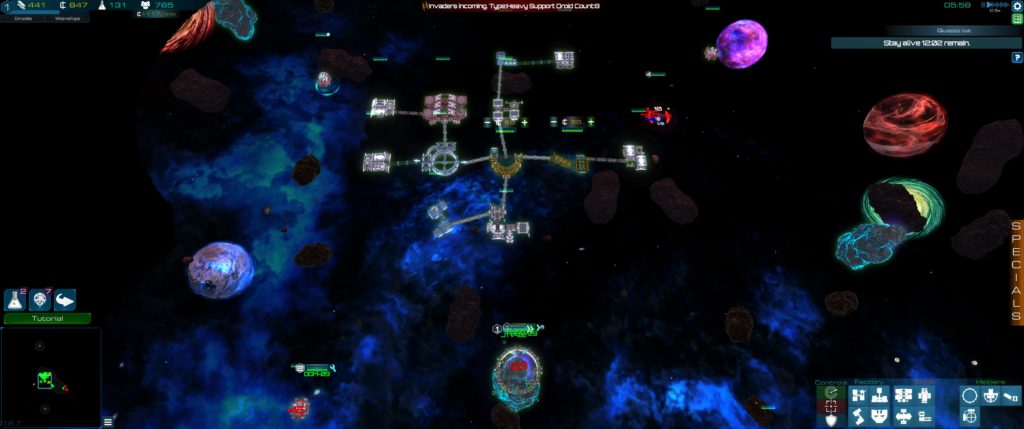Click the plus stepper beside the credits counter

[x=590, y=122]
